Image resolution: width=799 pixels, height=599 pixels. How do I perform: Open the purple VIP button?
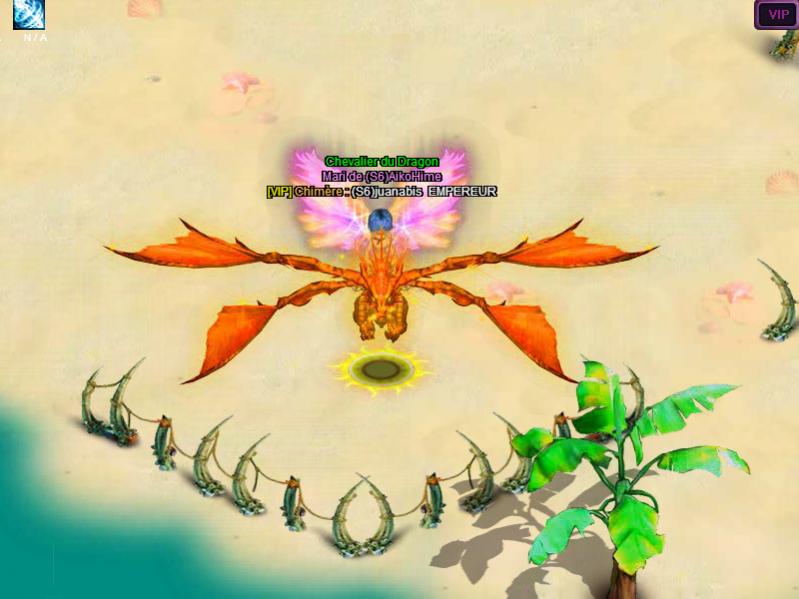pyautogui.click(x=776, y=15)
